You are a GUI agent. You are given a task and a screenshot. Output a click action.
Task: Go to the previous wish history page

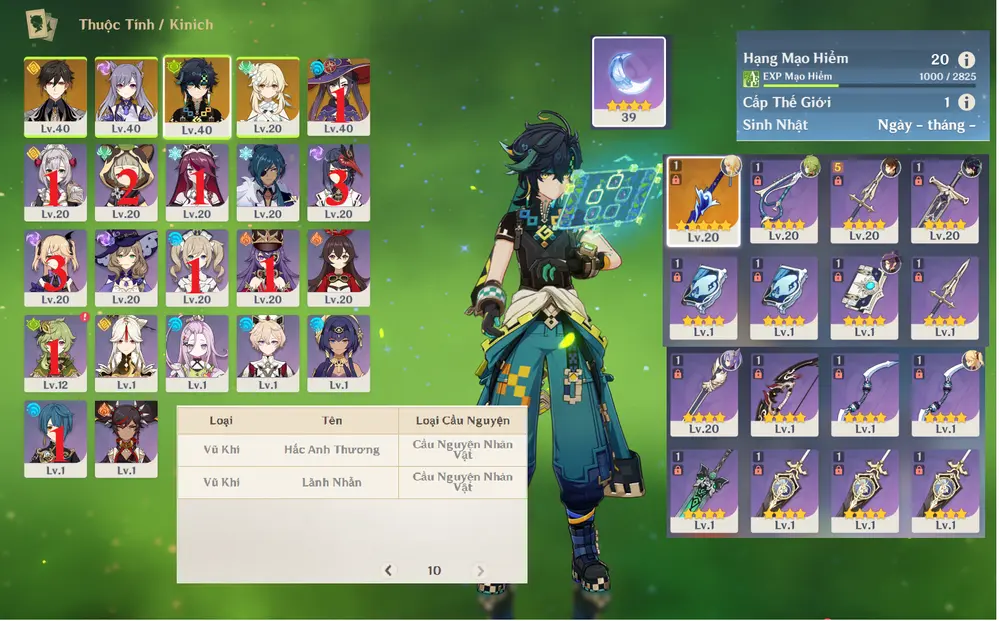(x=389, y=570)
